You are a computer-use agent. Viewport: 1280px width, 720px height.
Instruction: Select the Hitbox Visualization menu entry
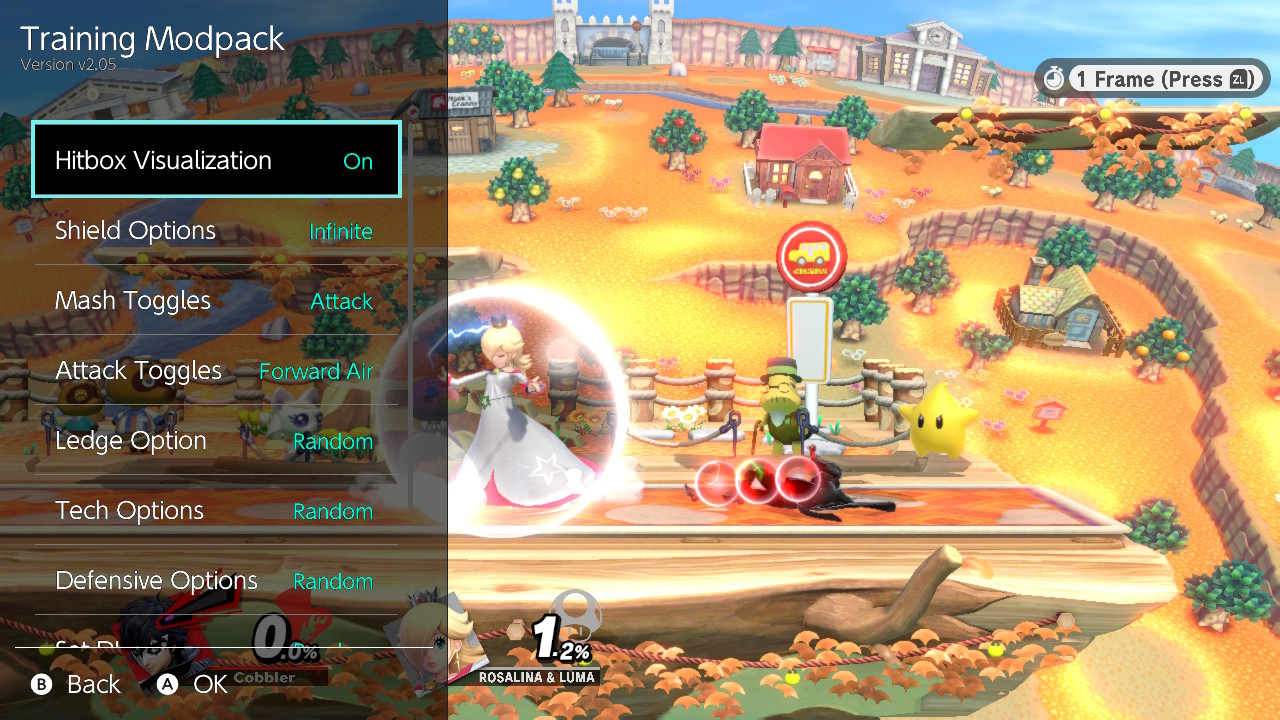[x=216, y=160]
